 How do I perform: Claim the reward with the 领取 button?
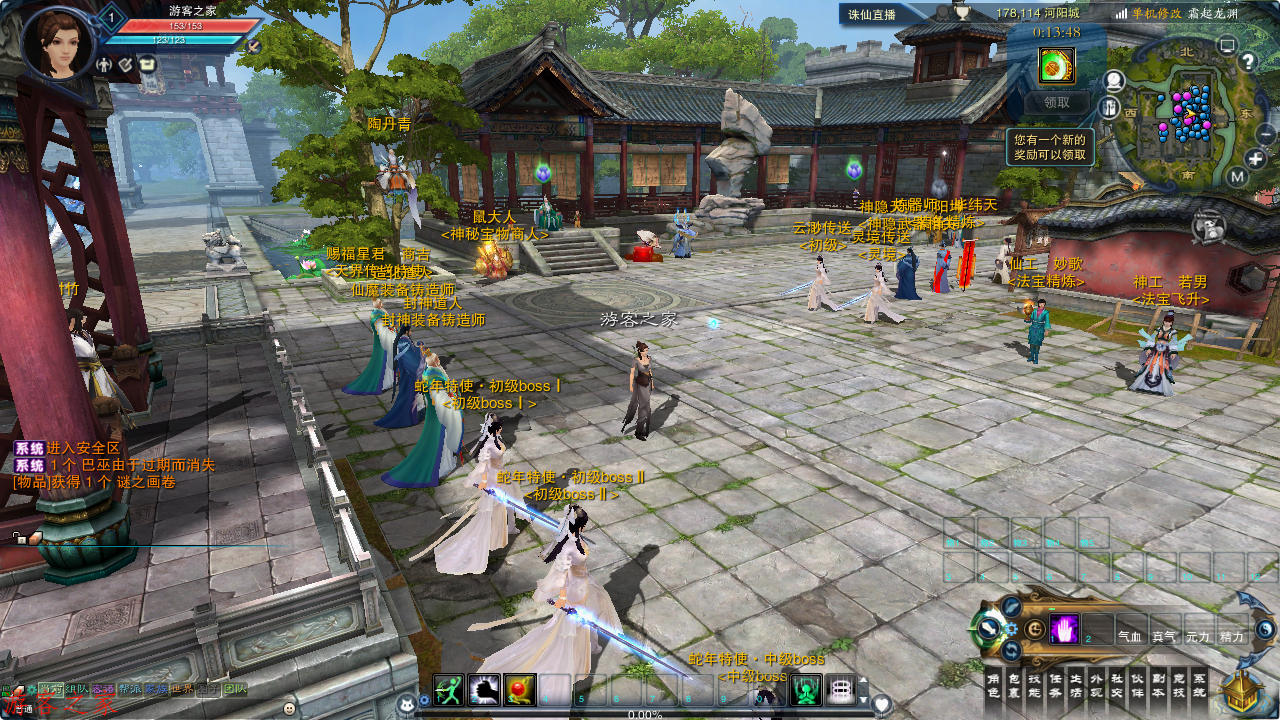pos(1056,102)
